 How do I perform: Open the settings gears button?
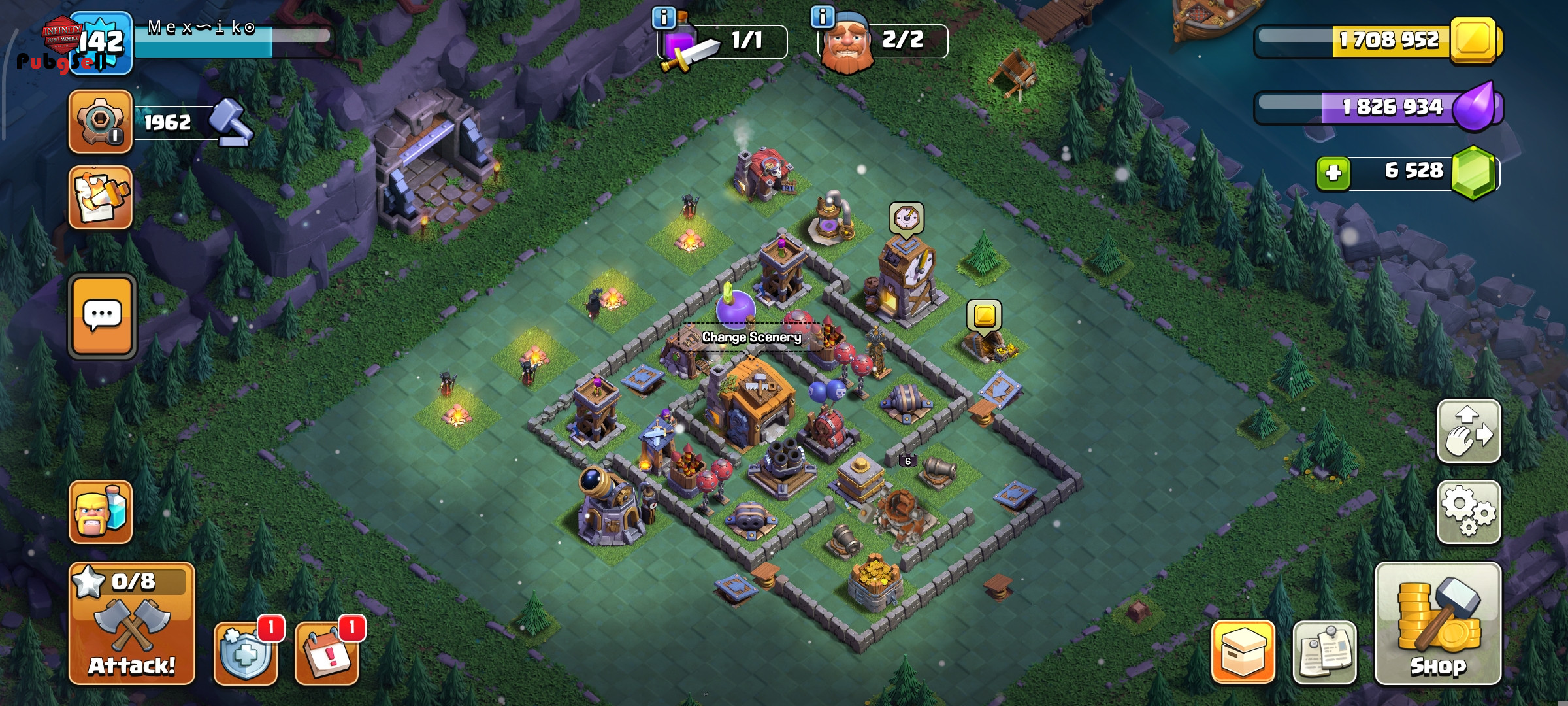click(x=1468, y=512)
